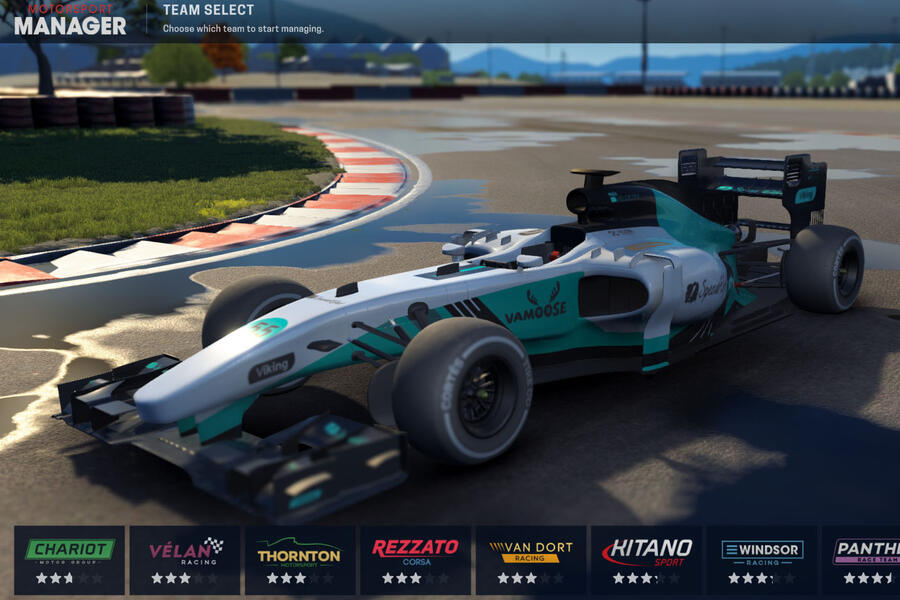Choose the Van Dort Racing team
Image resolution: width=900 pixels, height=600 pixels.
click(530, 560)
